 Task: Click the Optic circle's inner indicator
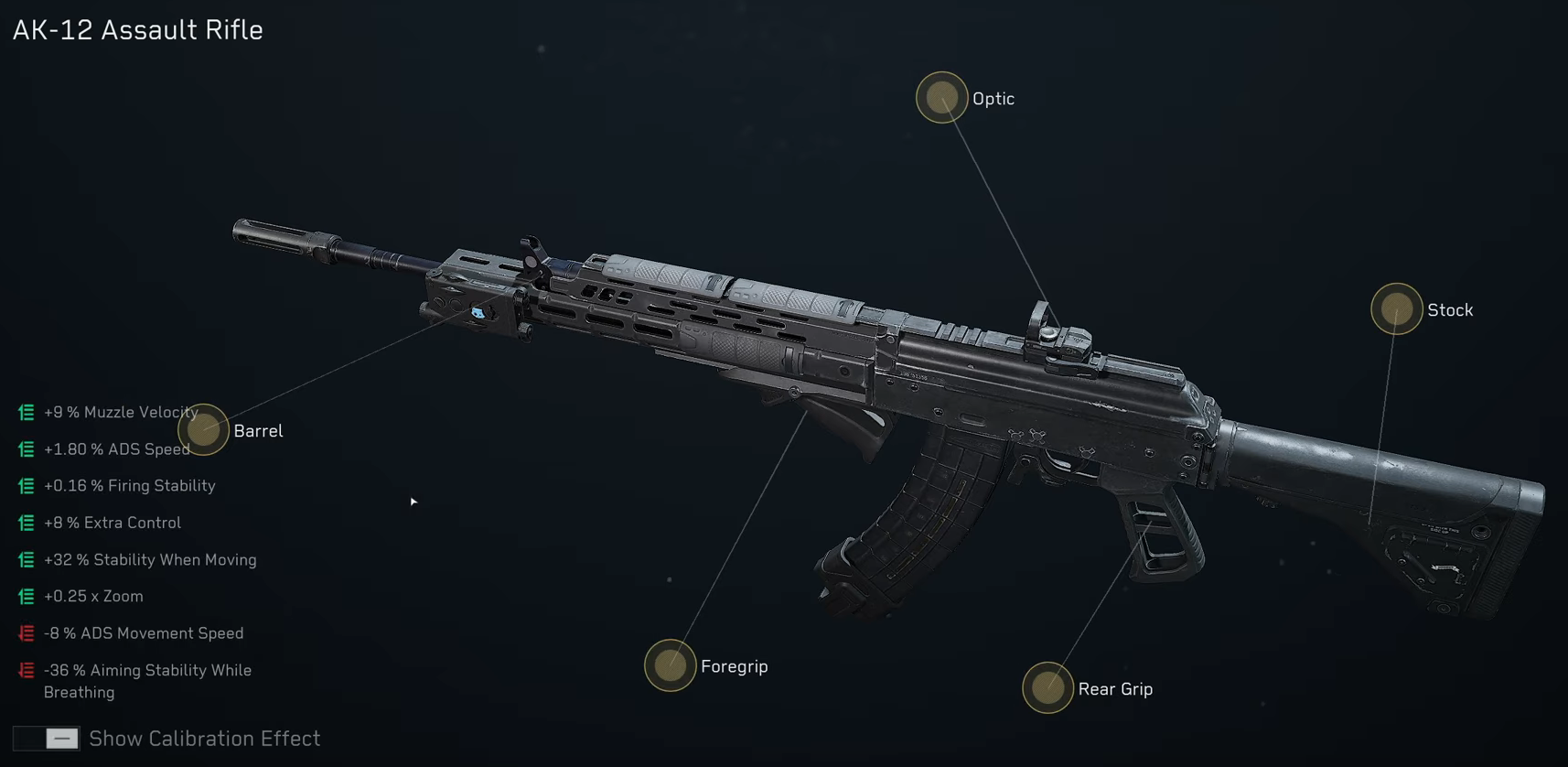[x=942, y=96]
